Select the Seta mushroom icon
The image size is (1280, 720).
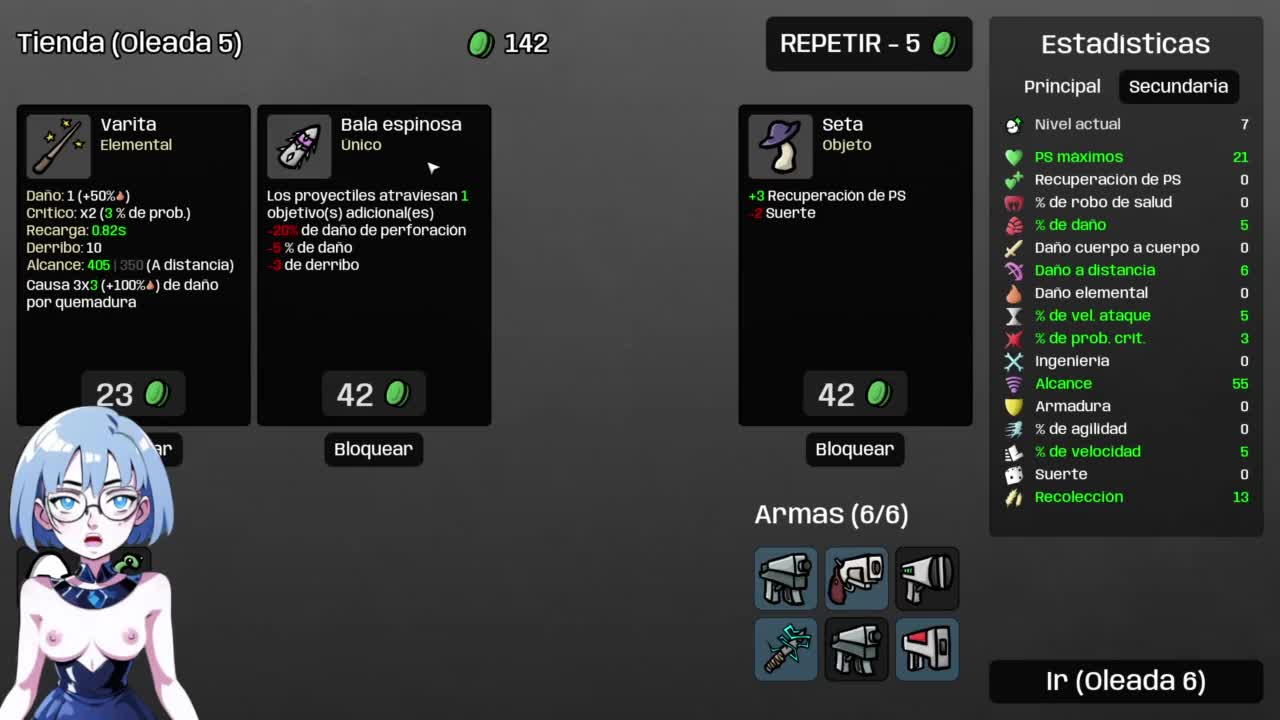click(x=780, y=146)
